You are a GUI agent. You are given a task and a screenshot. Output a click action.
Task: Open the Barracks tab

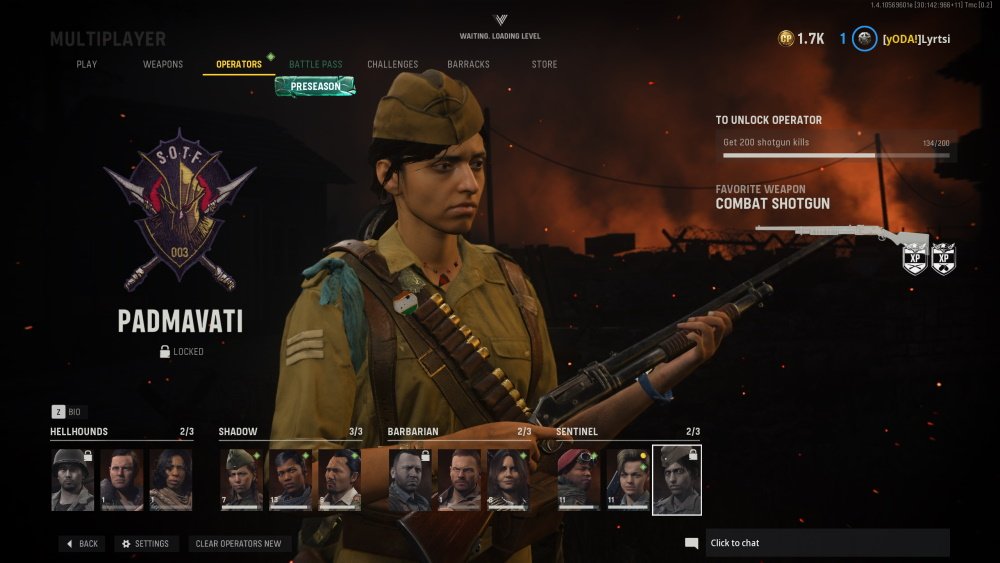pos(469,65)
